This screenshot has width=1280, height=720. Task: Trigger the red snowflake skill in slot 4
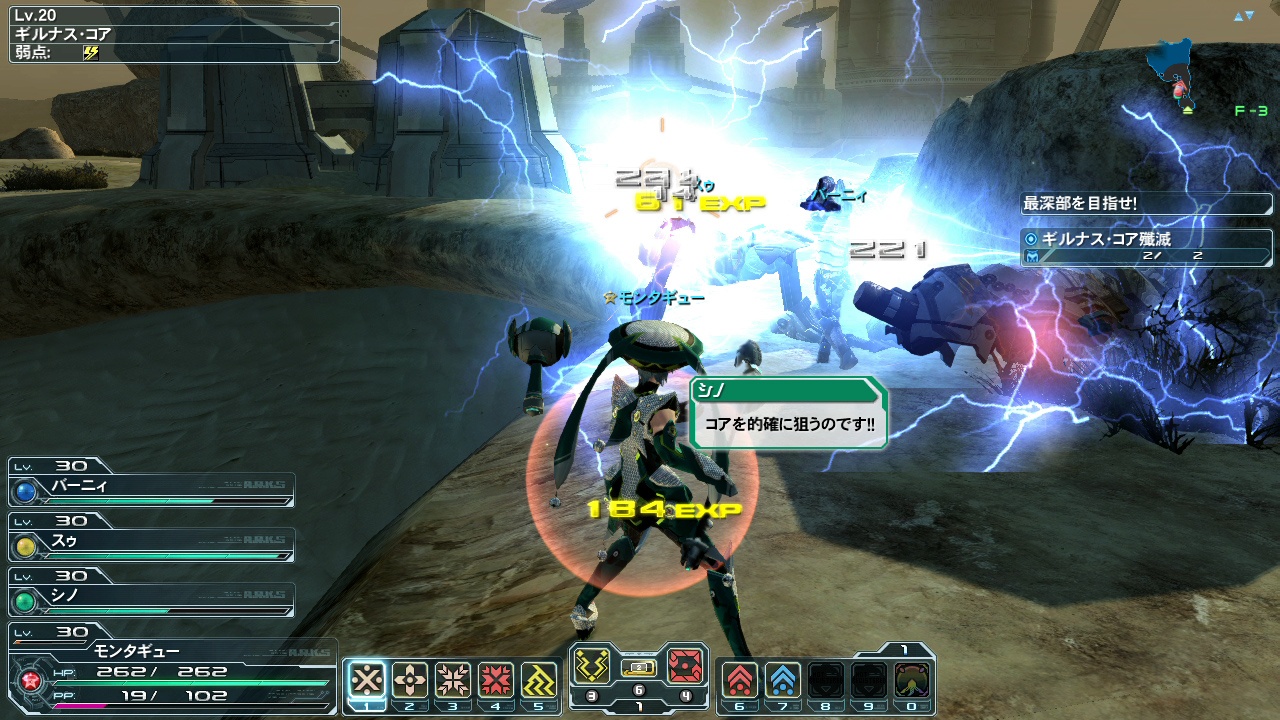[x=496, y=680]
